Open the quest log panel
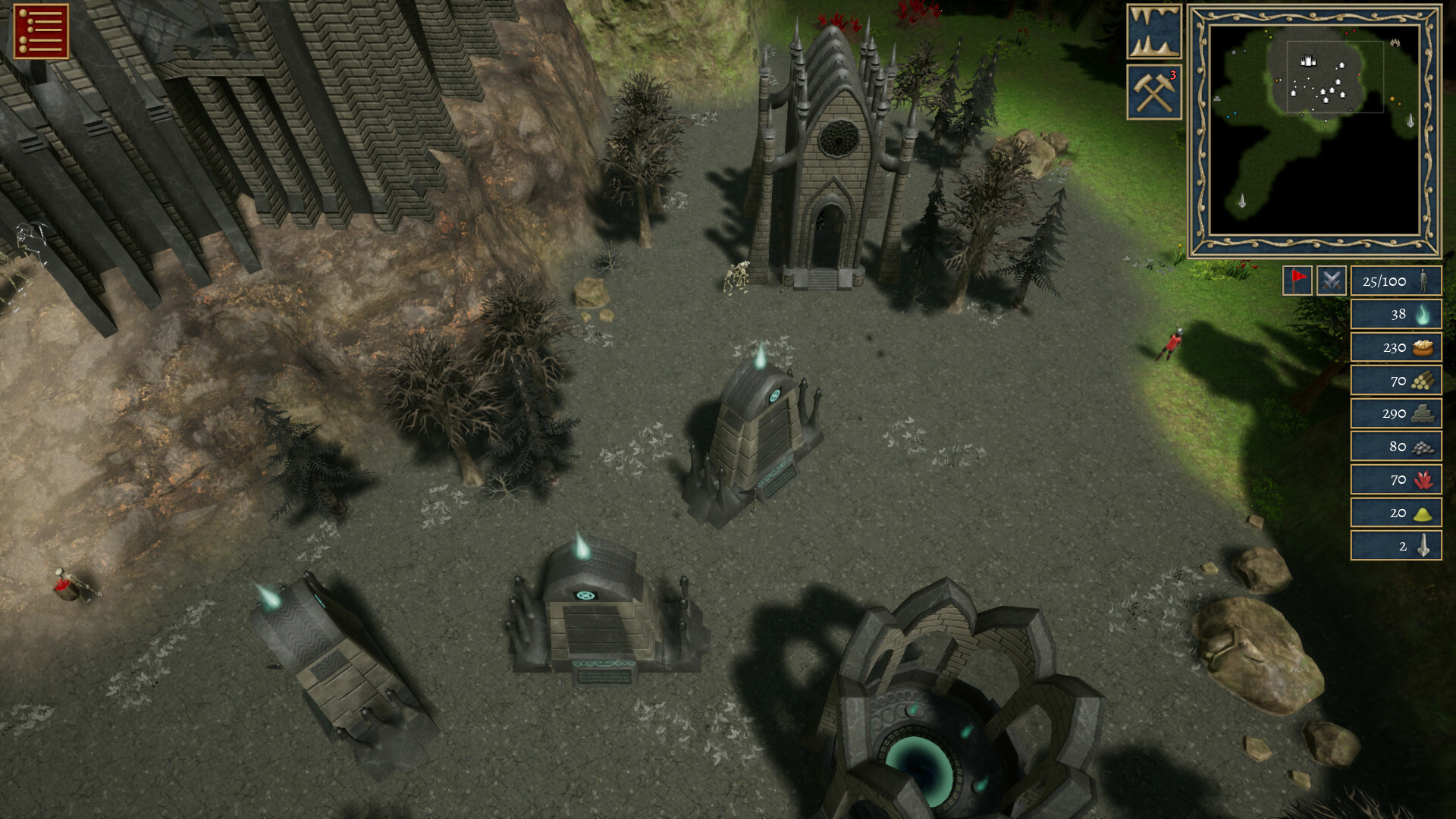This screenshot has width=1456, height=819. (x=39, y=32)
